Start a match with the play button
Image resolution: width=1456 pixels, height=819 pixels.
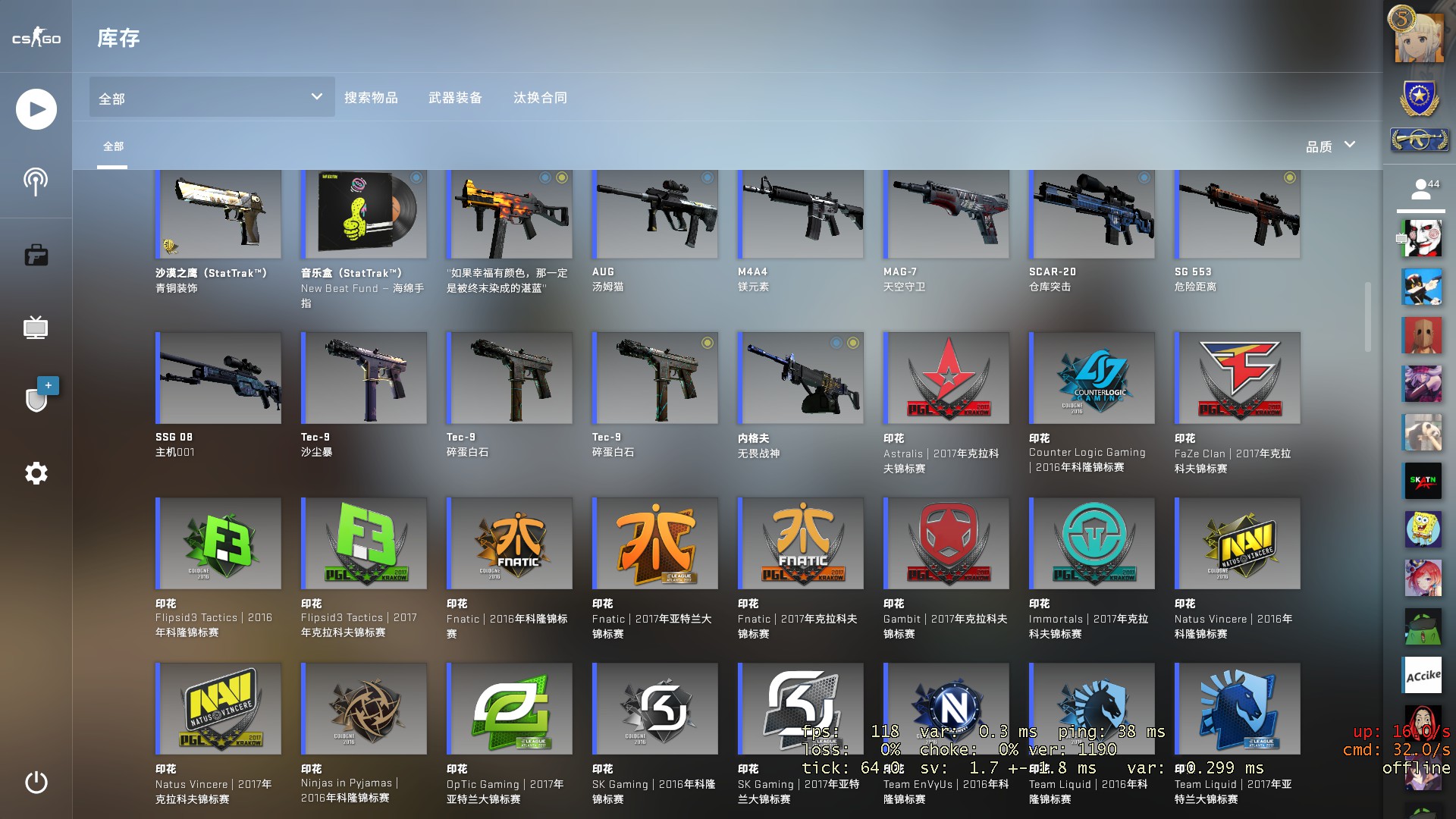click(36, 109)
